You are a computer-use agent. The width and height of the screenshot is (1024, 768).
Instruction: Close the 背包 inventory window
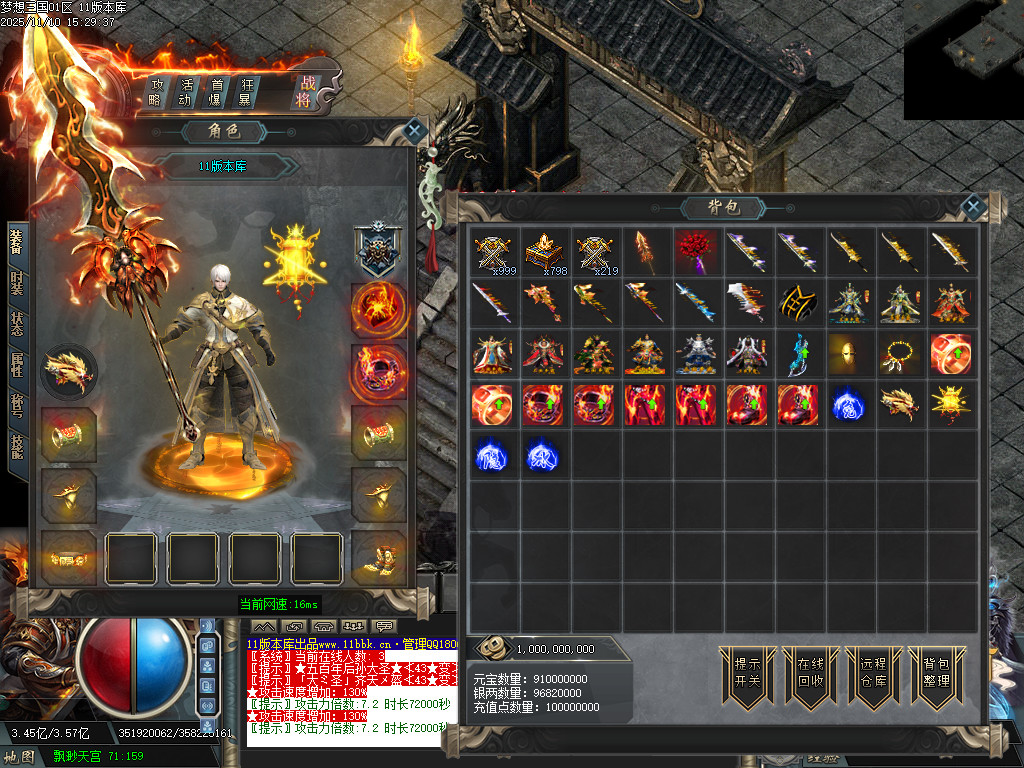click(973, 207)
